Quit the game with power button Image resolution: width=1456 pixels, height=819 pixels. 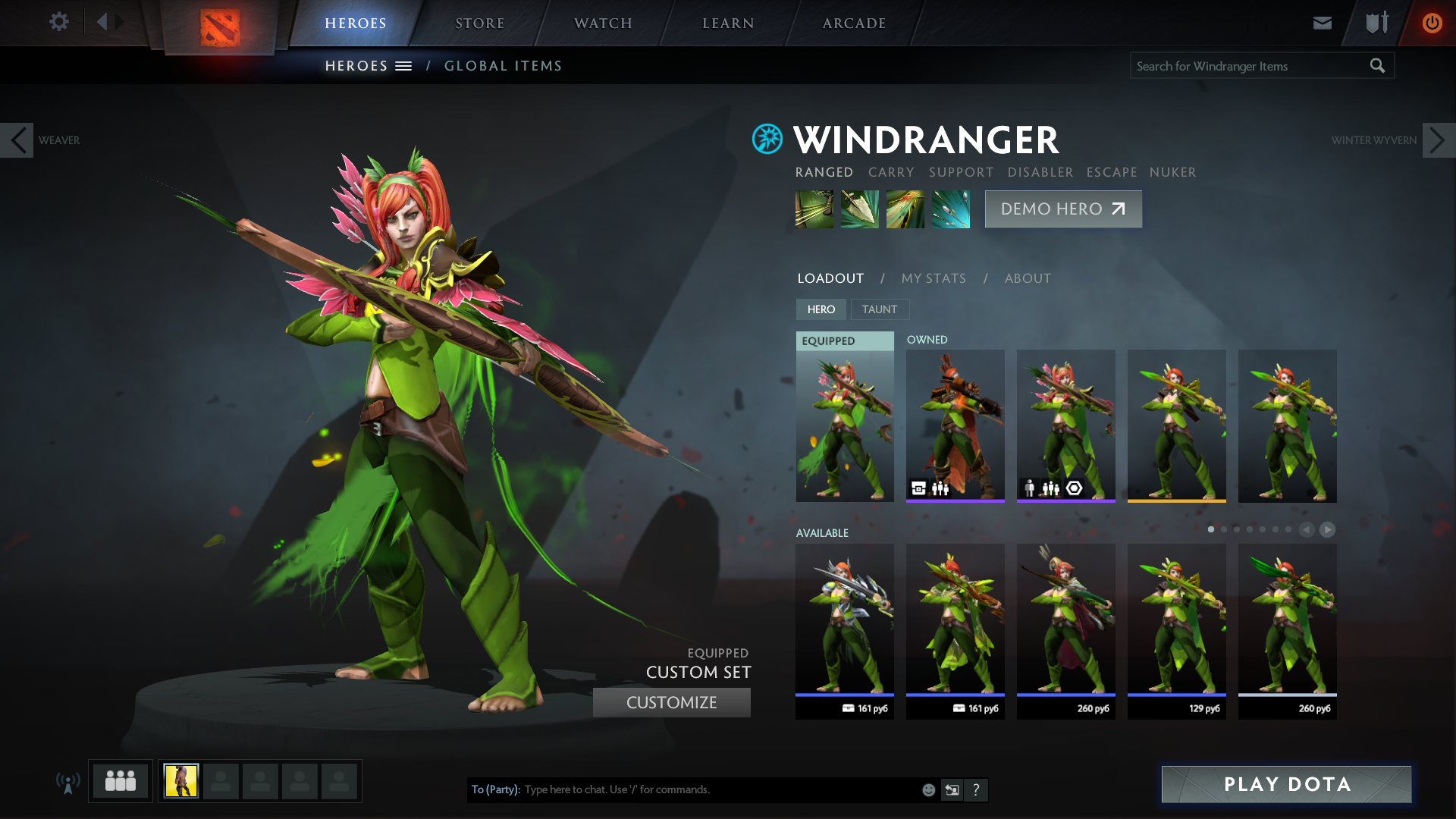1432,23
